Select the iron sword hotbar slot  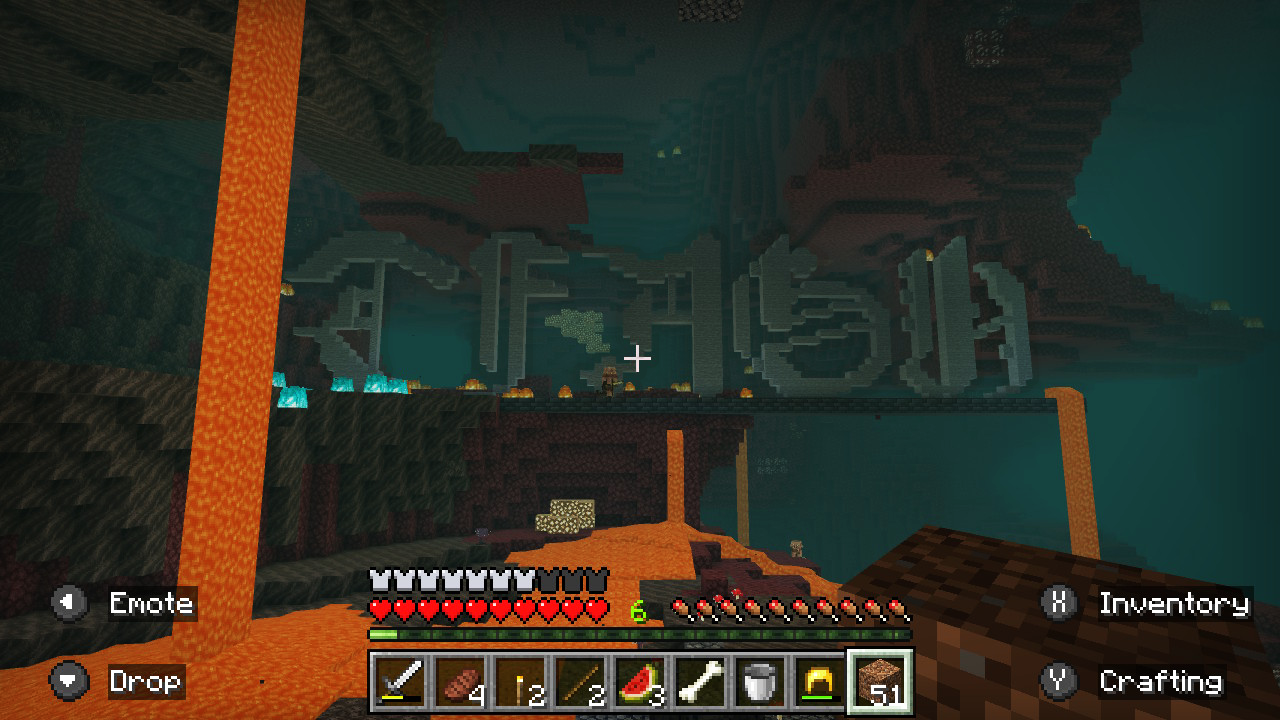coord(400,682)
